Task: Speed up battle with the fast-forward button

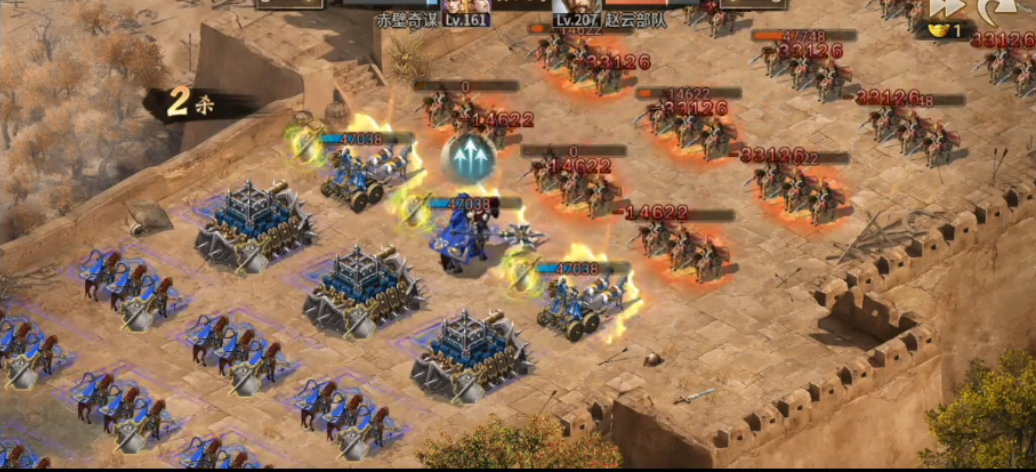Action: click(x=945, y=9)
